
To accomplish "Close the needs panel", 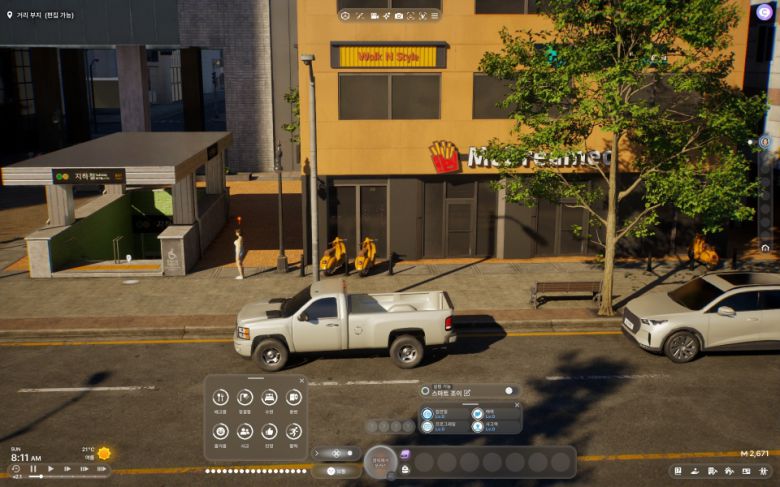I will pyautogui.click(x=301, y=381).
